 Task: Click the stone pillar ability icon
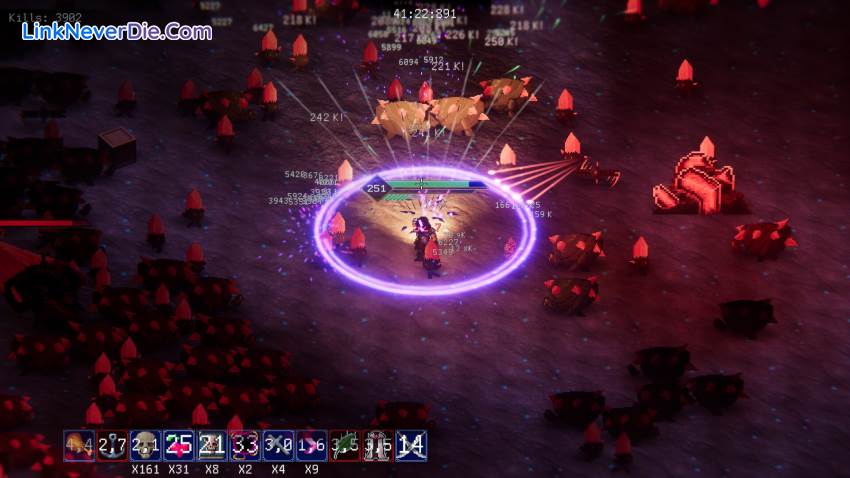[377, 445]
